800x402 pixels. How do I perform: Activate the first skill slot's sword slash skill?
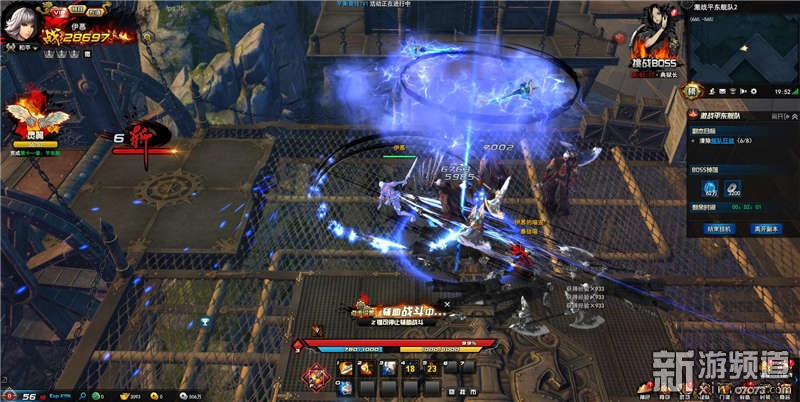coord(346,368)
